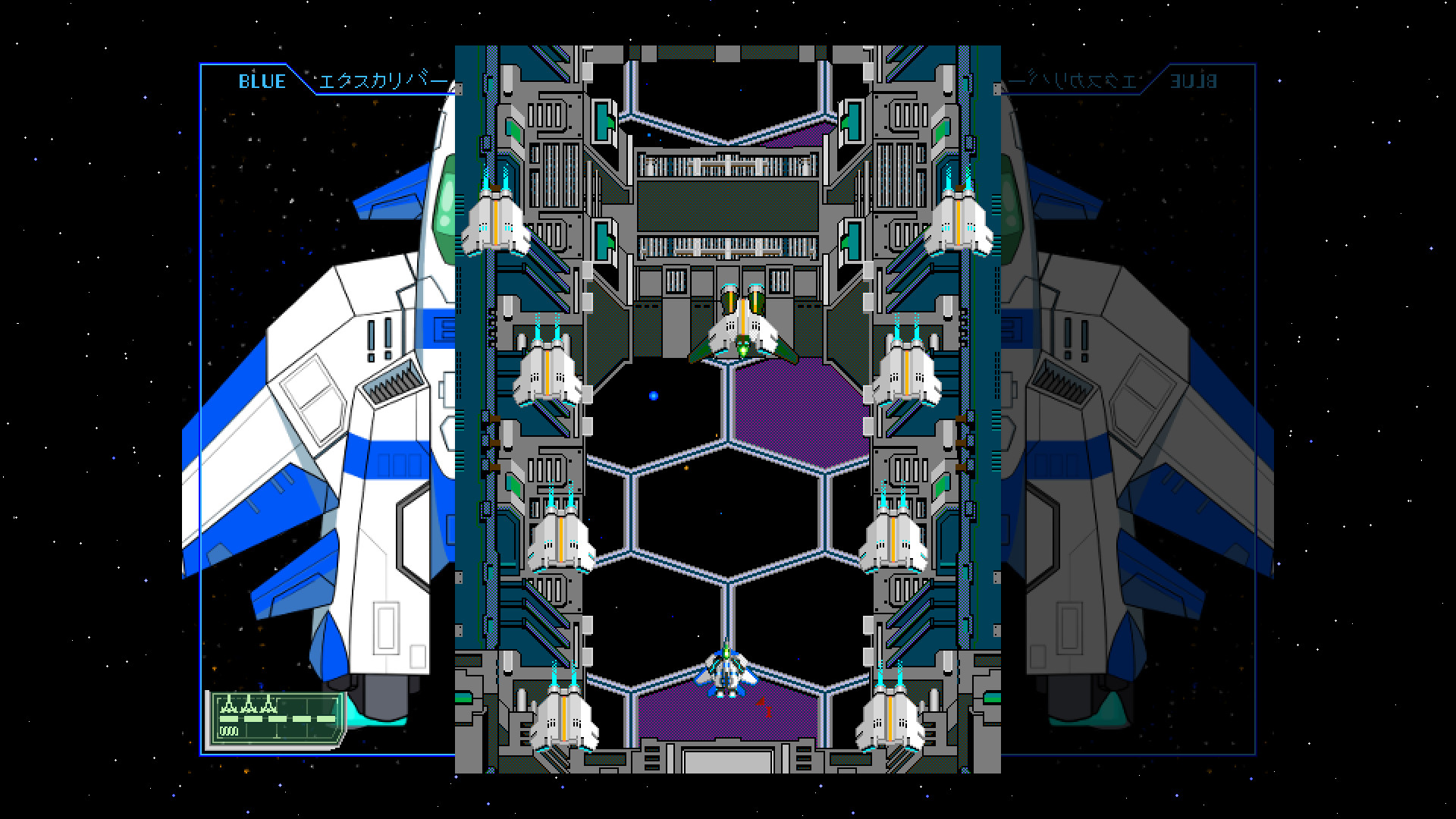
Task: Click the white enemy ship docked top-right
Action: click(x=959, y=220)
